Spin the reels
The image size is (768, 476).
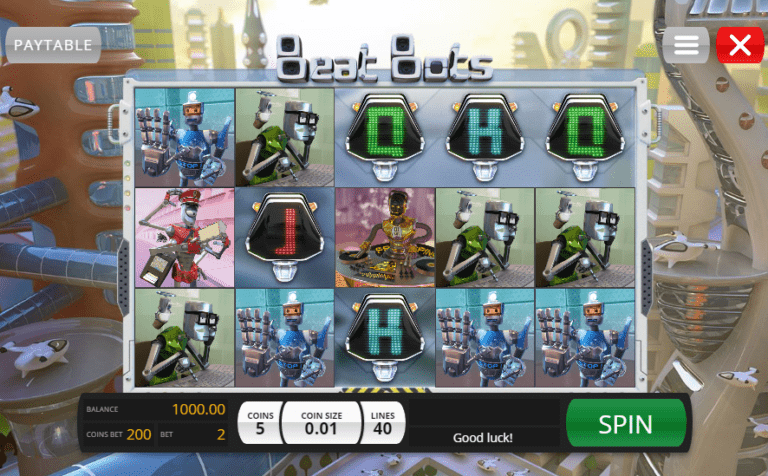coord(625,423)
